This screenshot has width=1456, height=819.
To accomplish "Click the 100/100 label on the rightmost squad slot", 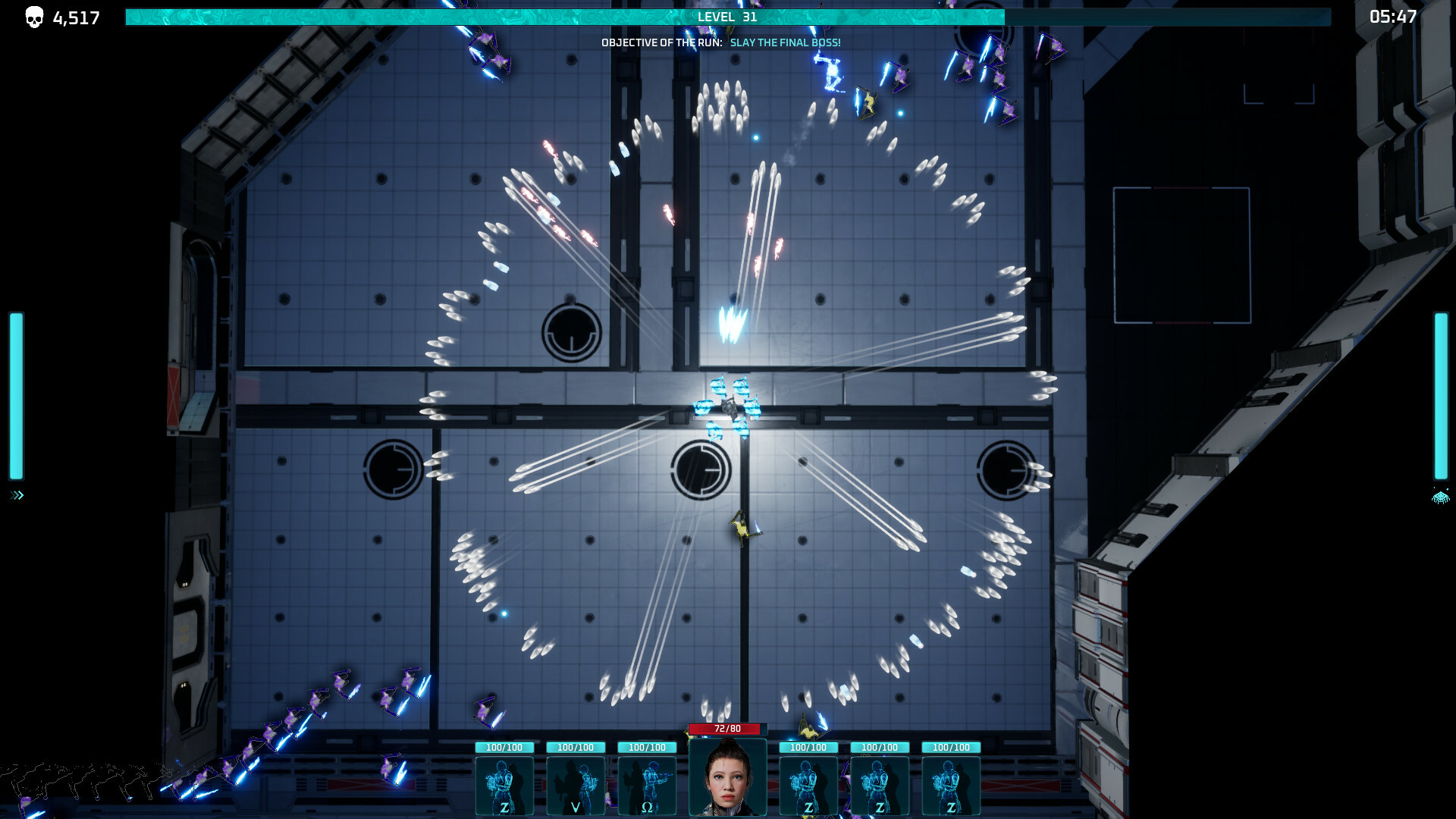I will [952, 747].
